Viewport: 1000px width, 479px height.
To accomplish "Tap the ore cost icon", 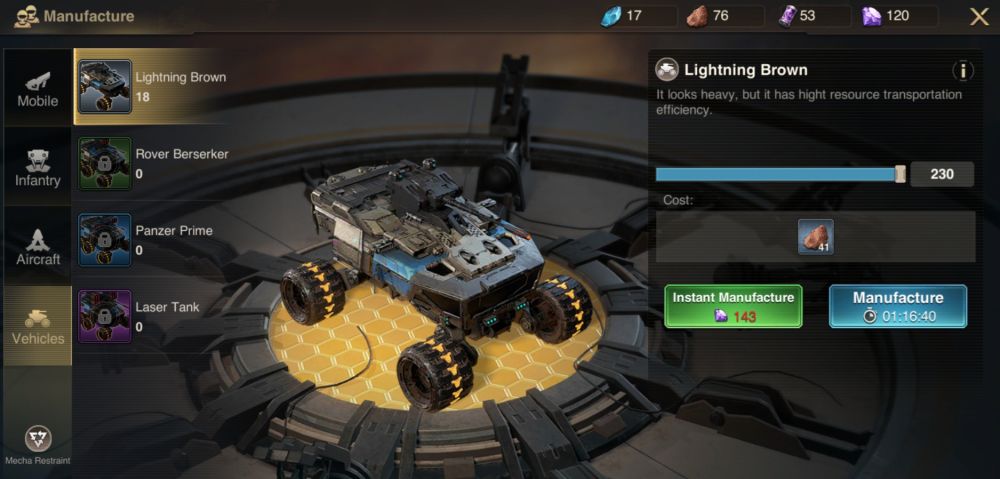I will tap(816, 237).
